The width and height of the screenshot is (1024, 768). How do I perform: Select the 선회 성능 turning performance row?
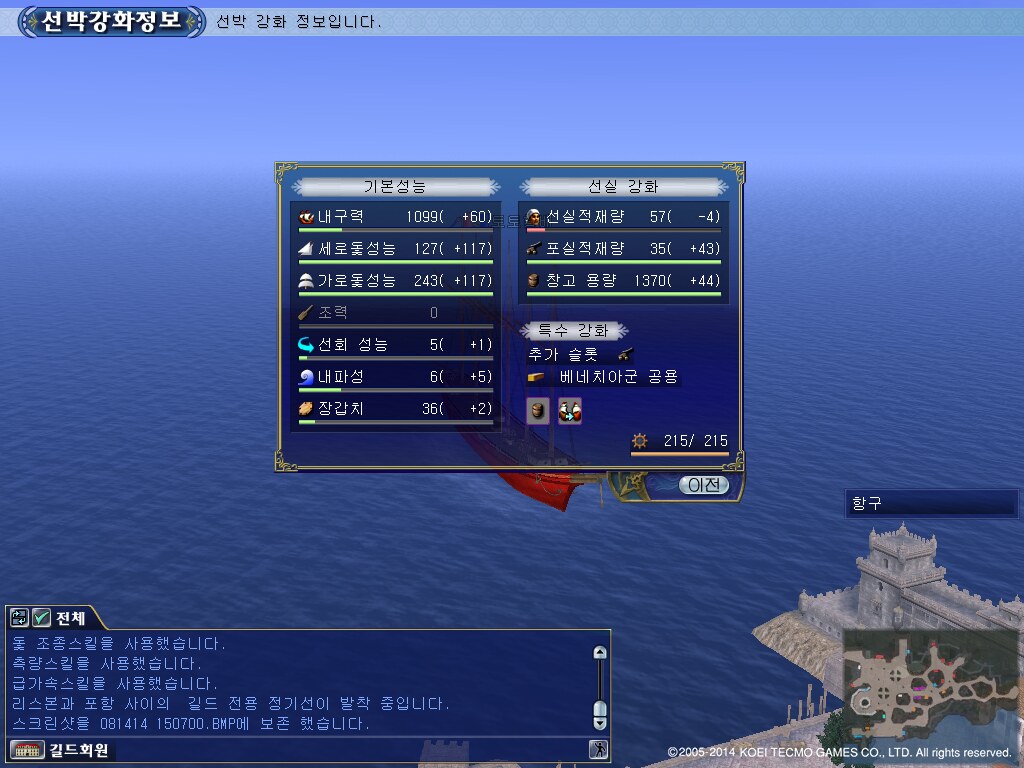coord(396,345)
